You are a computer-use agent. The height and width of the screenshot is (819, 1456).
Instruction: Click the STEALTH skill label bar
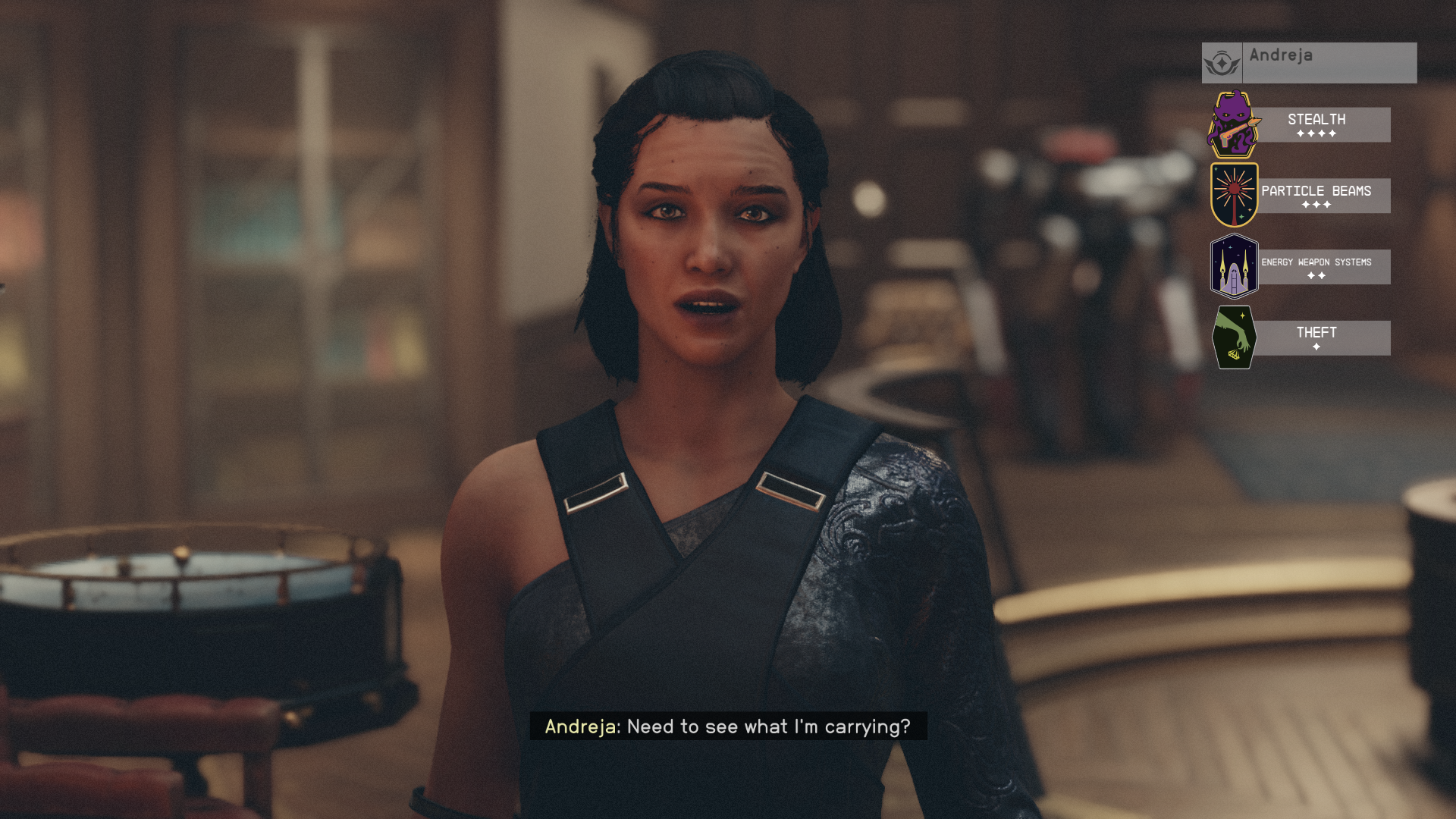pos(1316,124)
